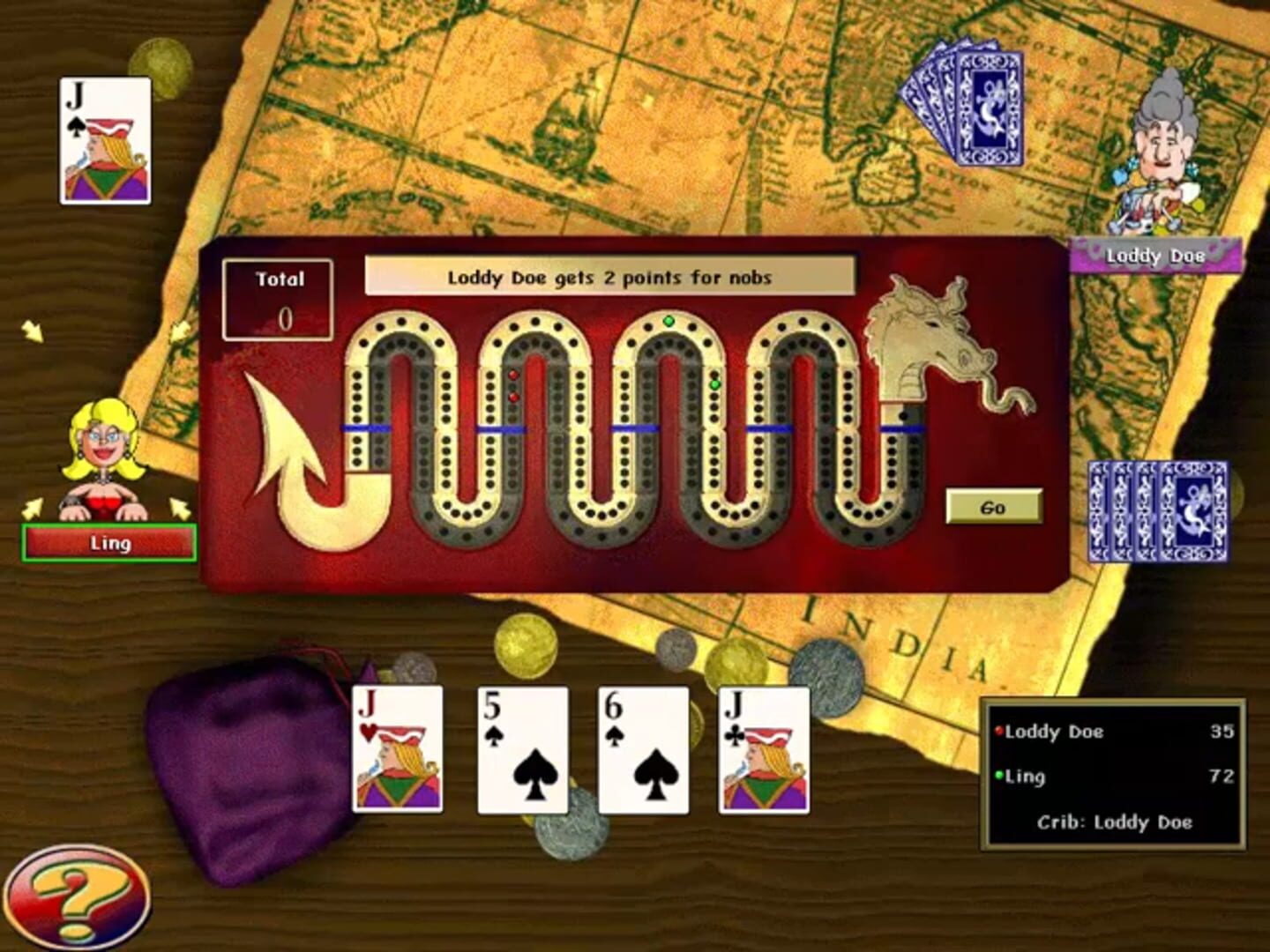Click the 'Crib: Loddy Doe' label
This screenshot has width=1270, height=952.
1116,822
